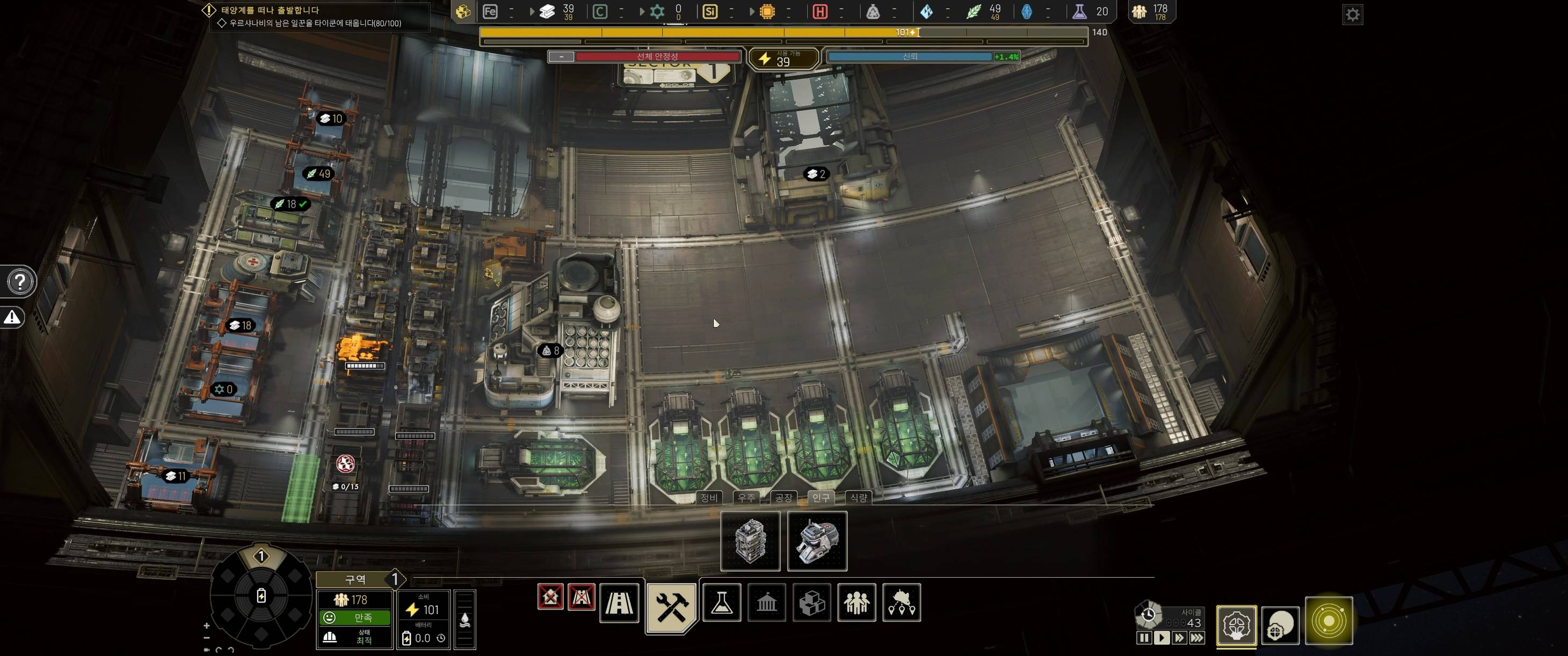Switch to the 식량 building tab
This screenshot has width=1568, height=656.
pyautogui.click(x=858, y=497)
